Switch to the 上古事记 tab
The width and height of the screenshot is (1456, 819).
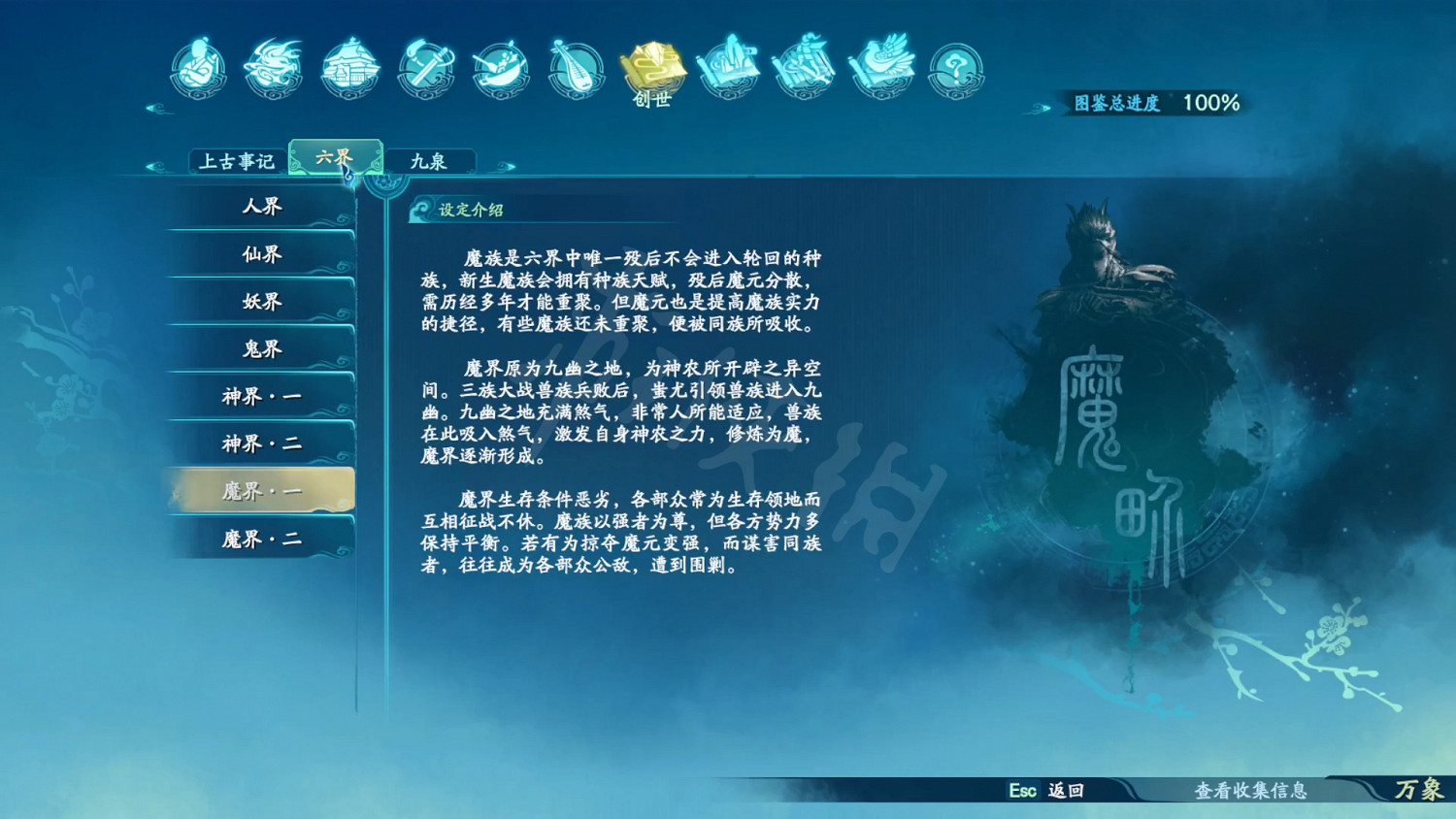pos(238,160)
